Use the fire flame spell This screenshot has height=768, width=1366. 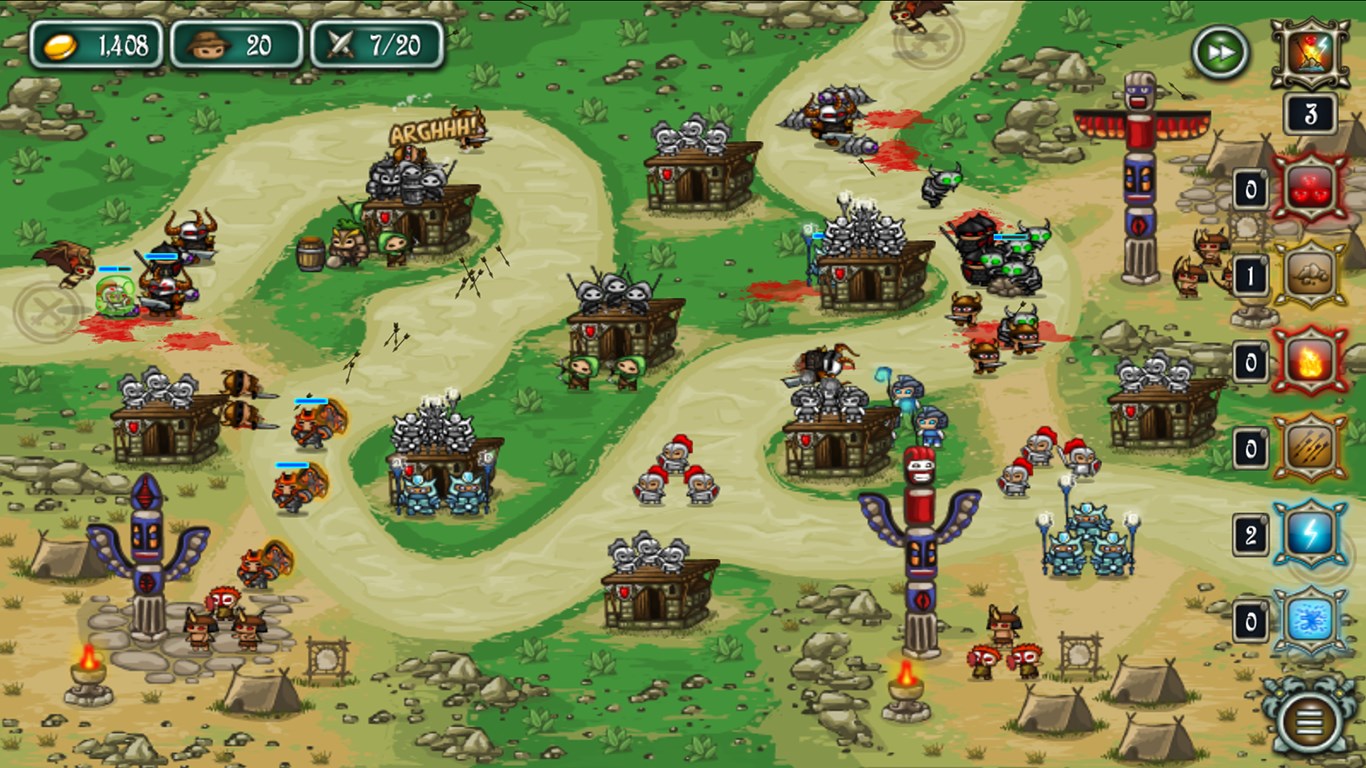(x=1309, y=361)
